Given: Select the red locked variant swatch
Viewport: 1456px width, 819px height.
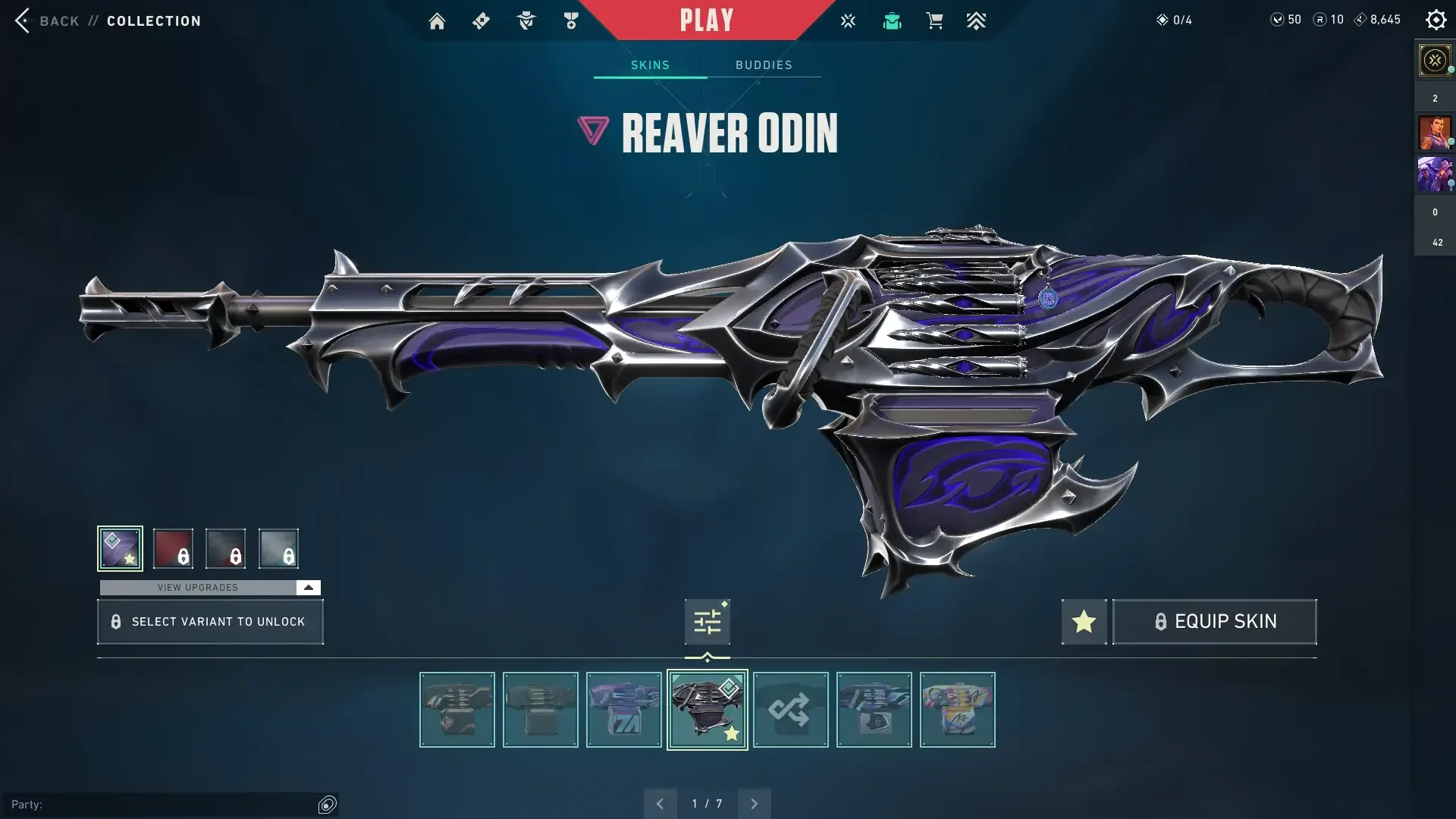Looking at the screenshot, I should tap(173, 548).
